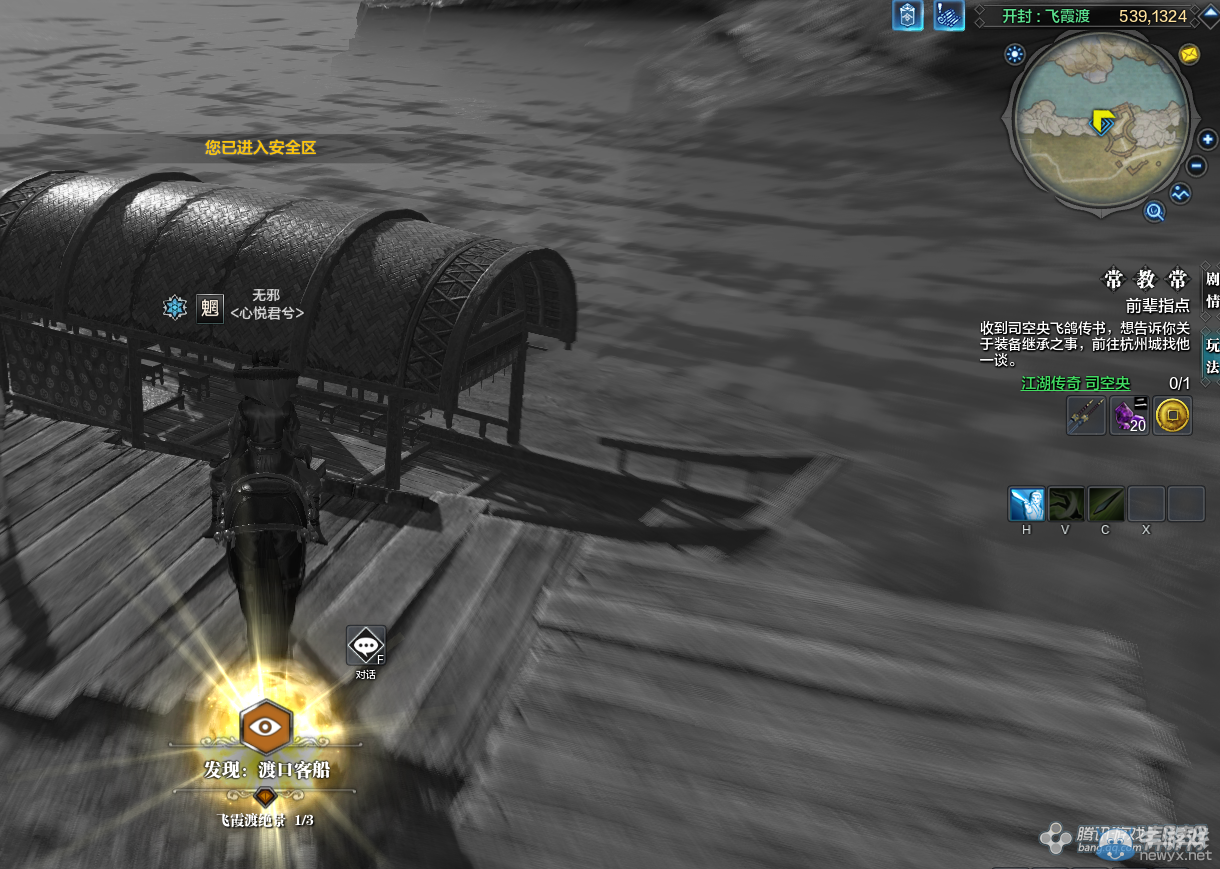Click the 对话 speech bubble talk button
The width and height of the screenshot is (1220, 869).
click(x=365, y=646)
